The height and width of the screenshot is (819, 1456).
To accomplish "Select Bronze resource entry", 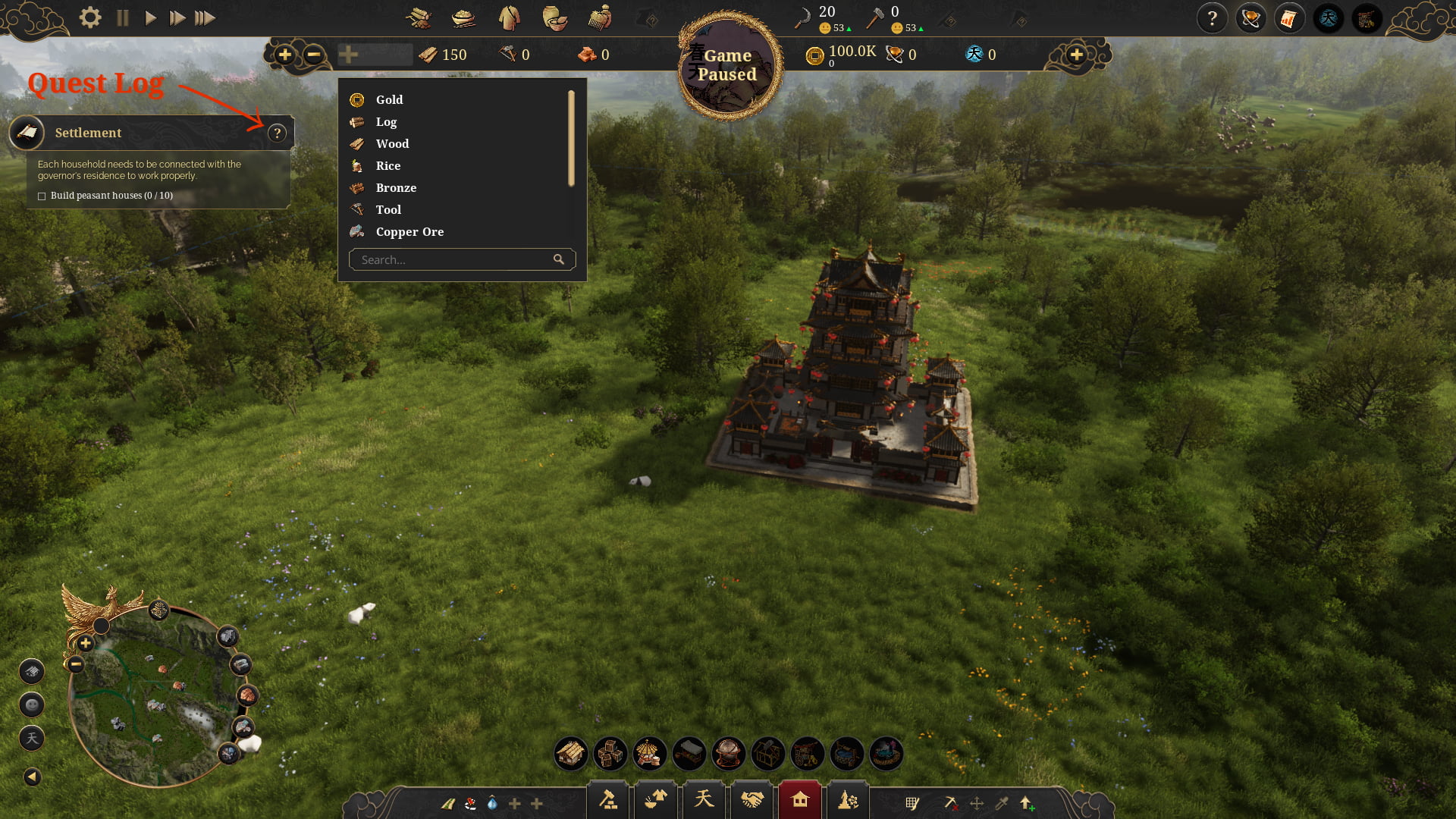I will point(396,188).
